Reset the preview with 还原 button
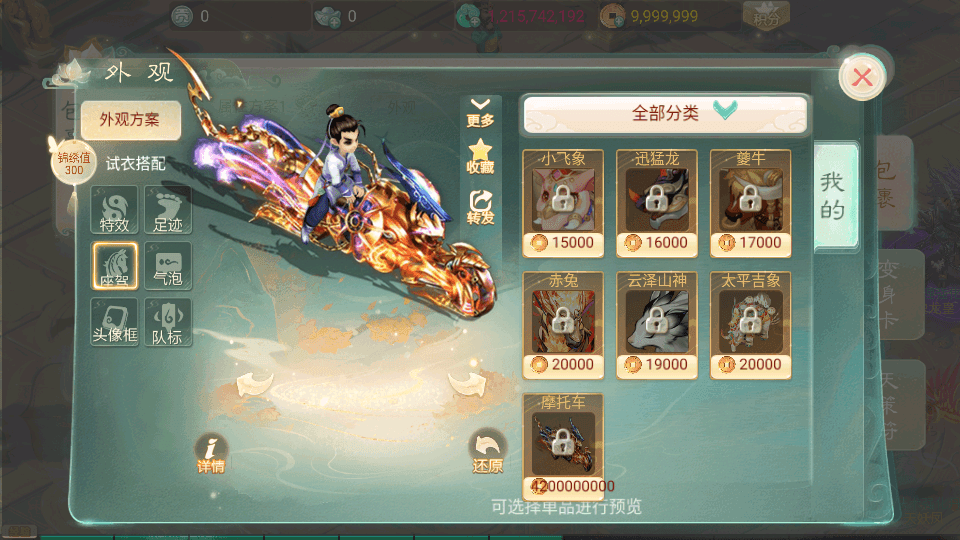The image size is (960, 540). click(488, 453)
